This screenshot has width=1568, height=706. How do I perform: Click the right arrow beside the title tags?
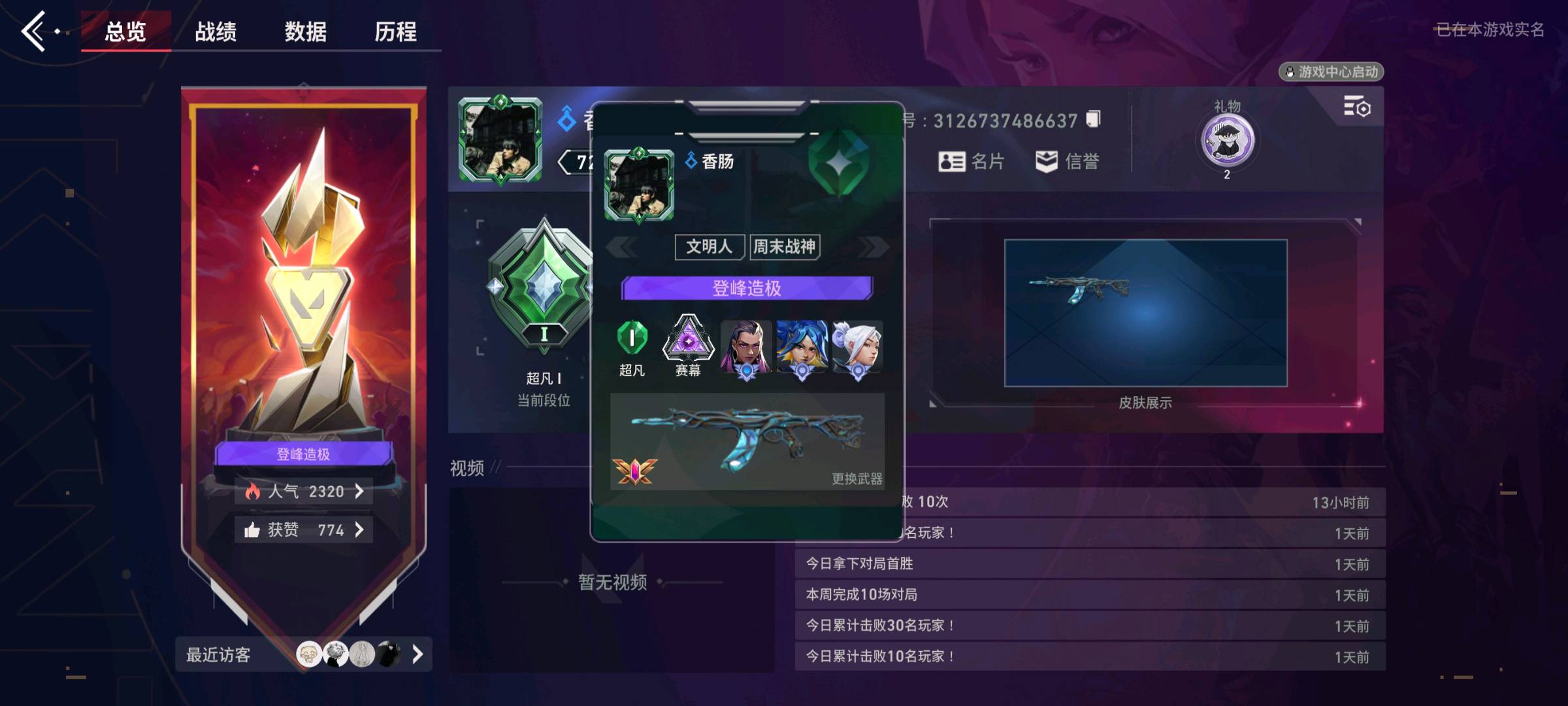tap(874, 246)
